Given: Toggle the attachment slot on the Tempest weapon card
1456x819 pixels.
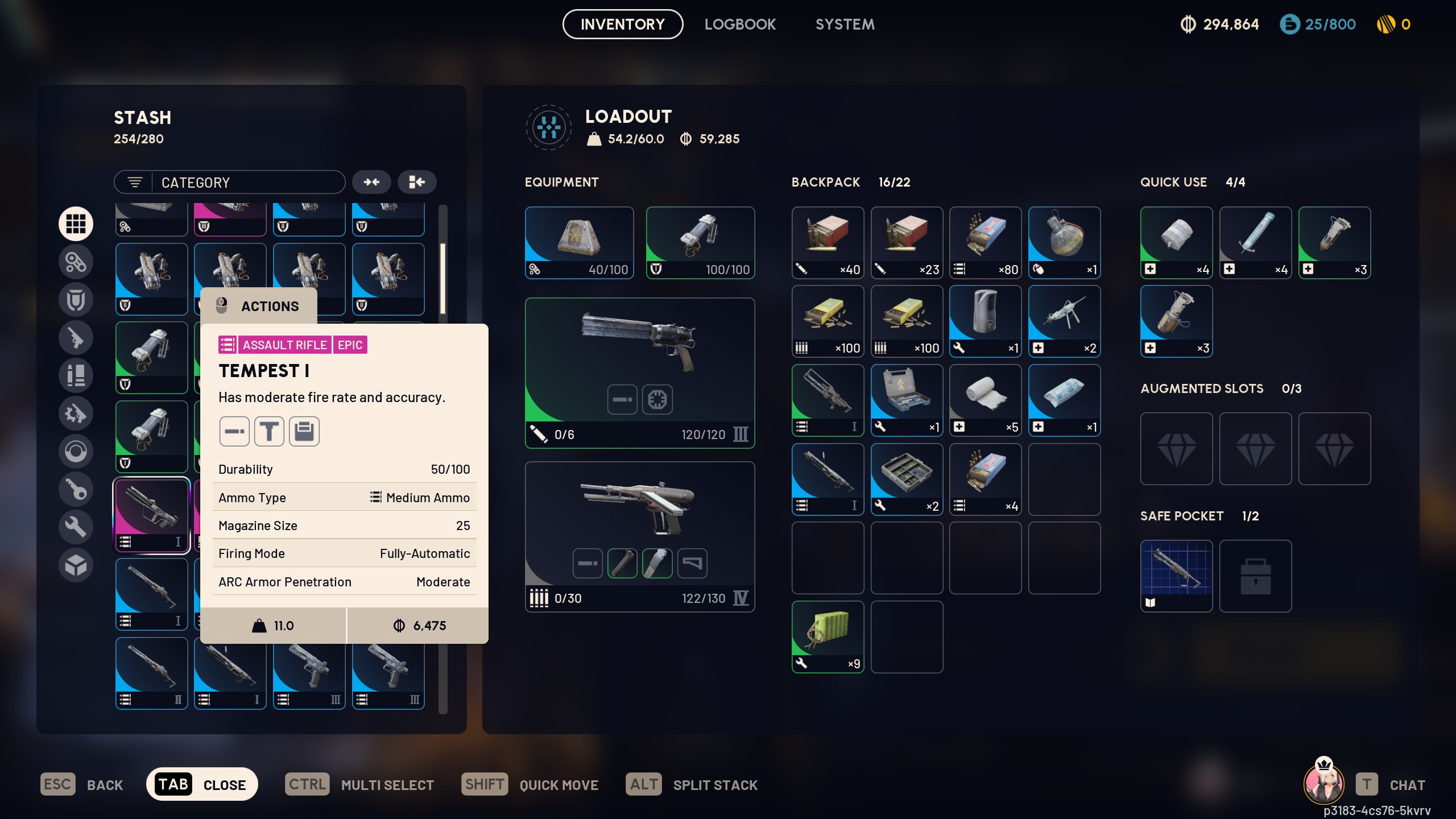Looking at the screenshot, I should [622, 399].
